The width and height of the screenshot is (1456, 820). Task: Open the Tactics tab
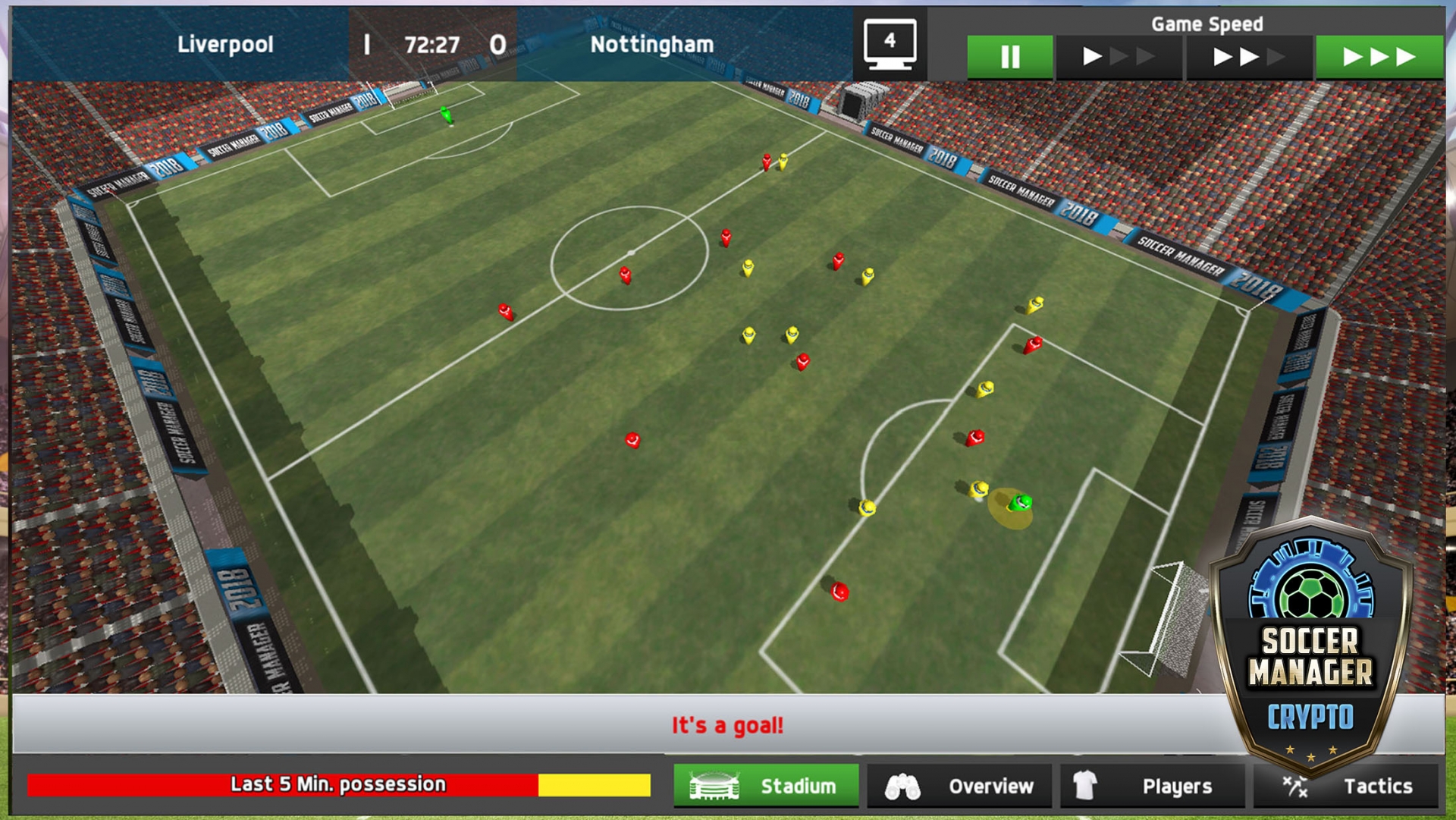point(1346,786)
